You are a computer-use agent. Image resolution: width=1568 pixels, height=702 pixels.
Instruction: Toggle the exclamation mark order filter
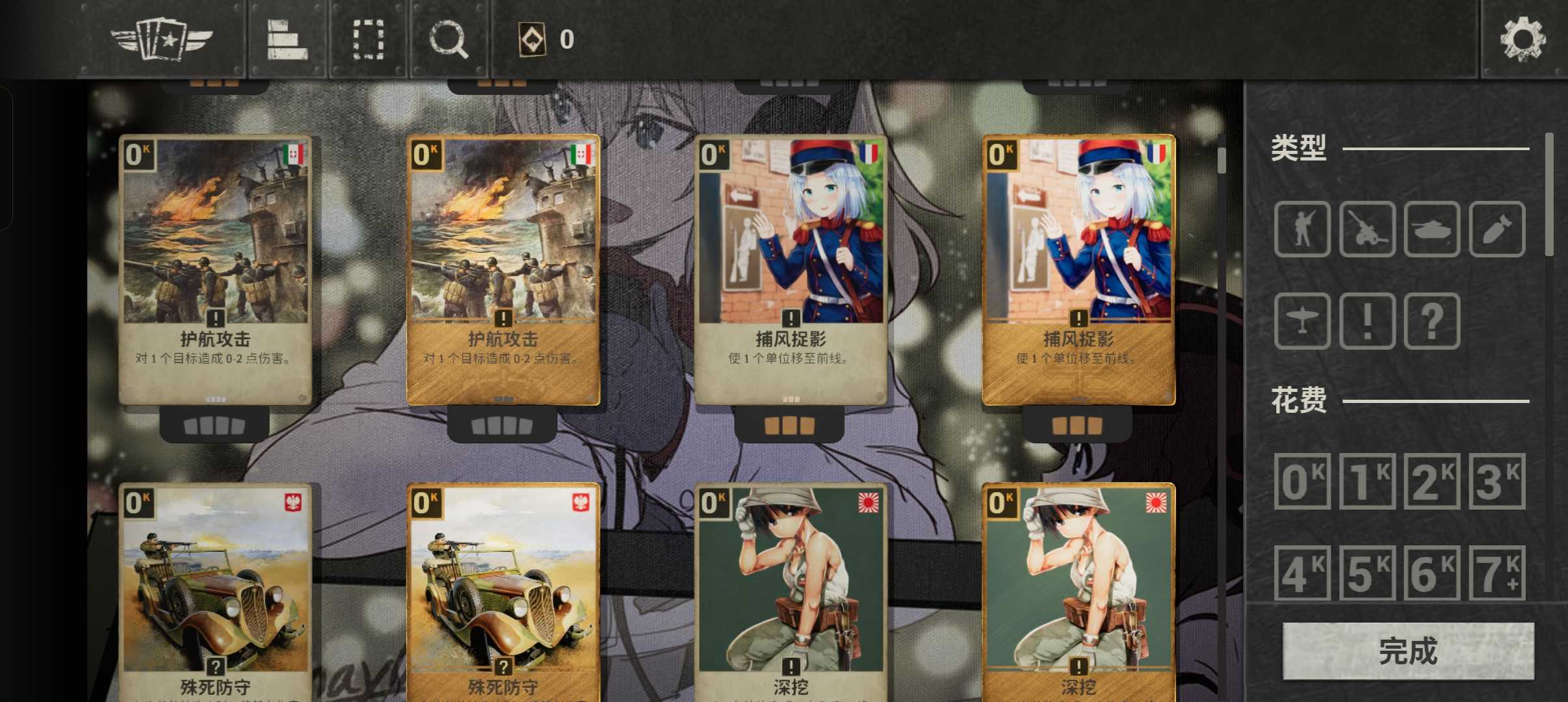point(1367,320)
